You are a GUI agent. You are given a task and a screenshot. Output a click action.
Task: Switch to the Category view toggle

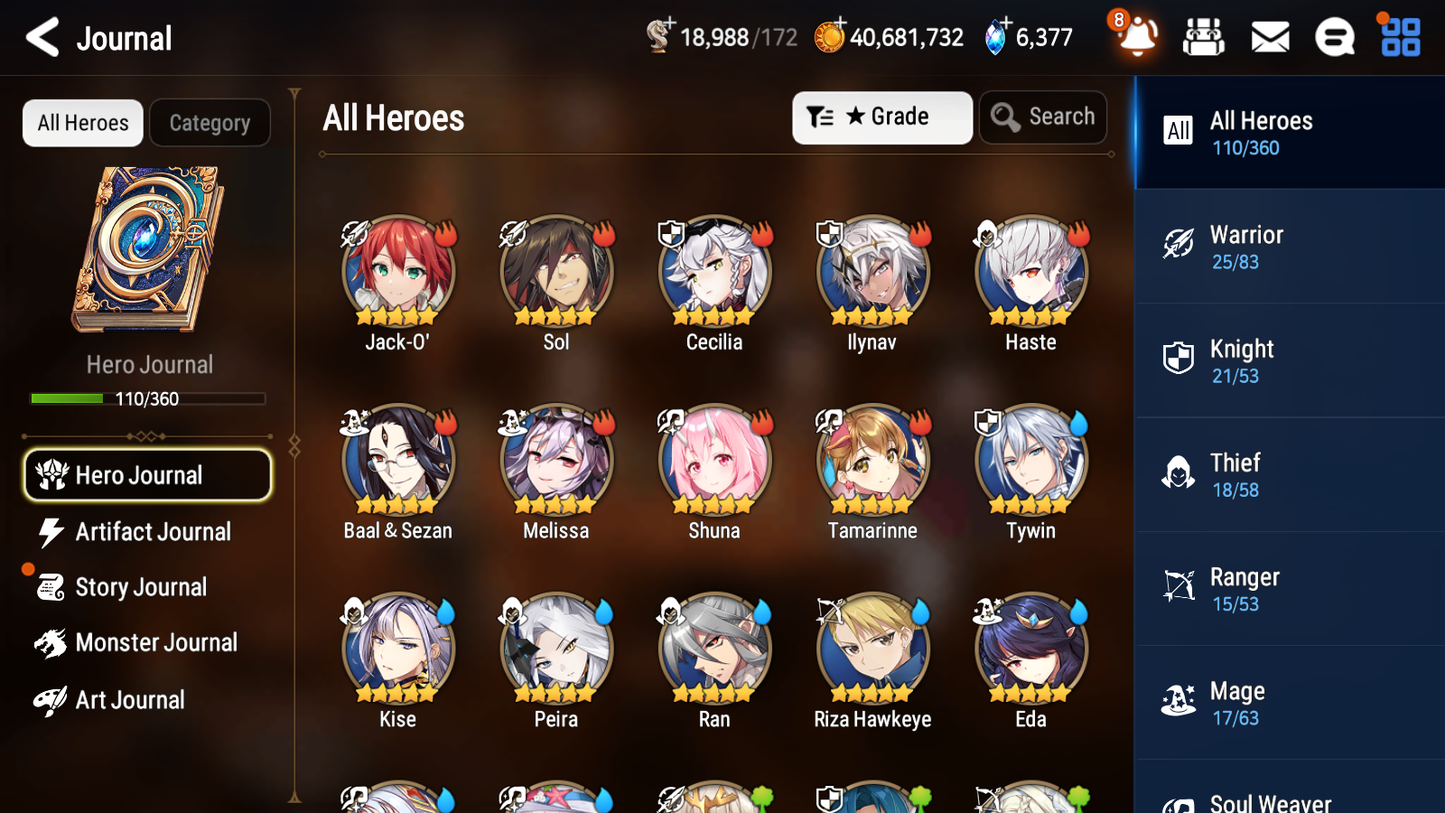point(210,122)
